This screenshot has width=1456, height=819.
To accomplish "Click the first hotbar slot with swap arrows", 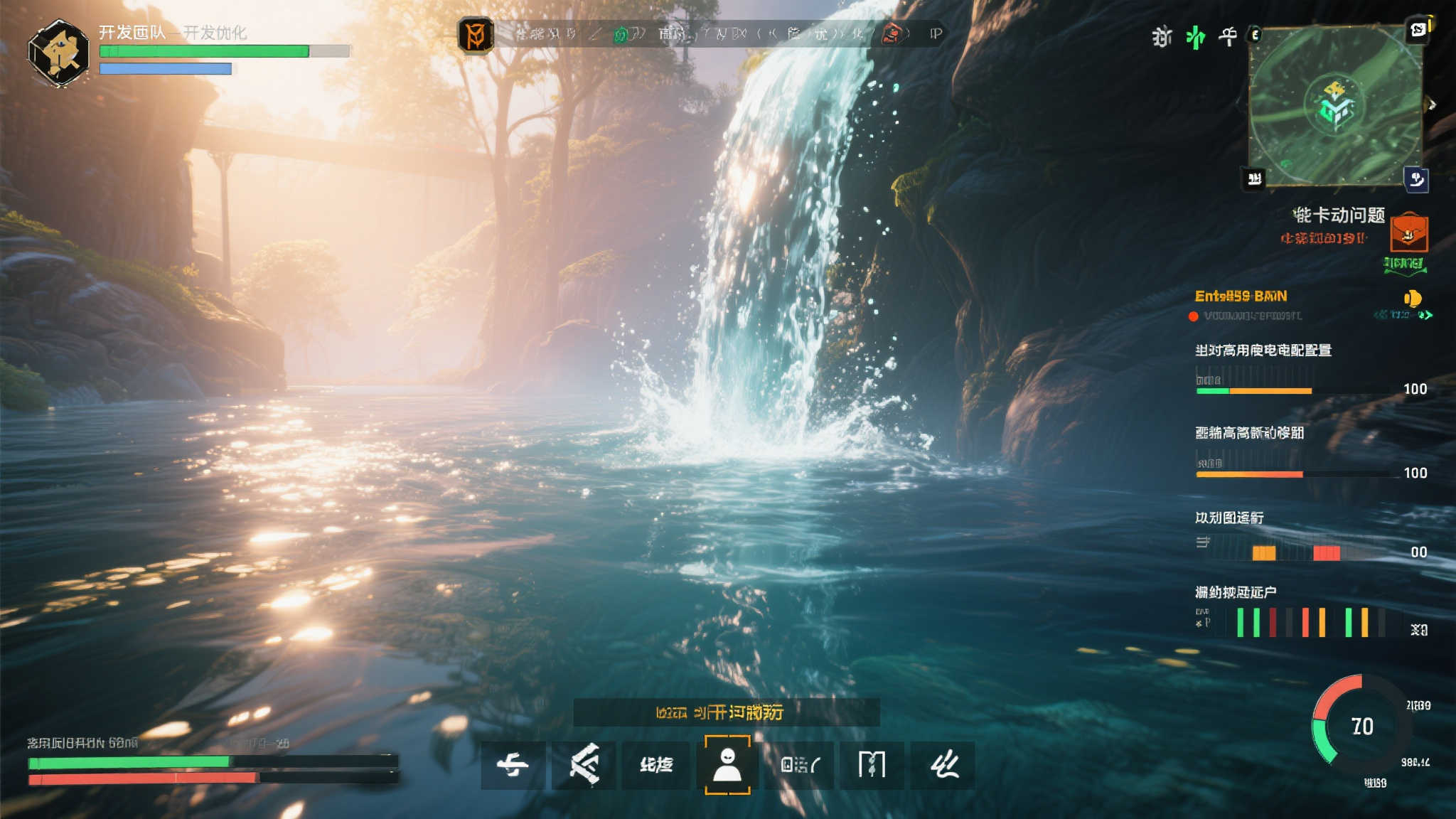I will (513, 765).
